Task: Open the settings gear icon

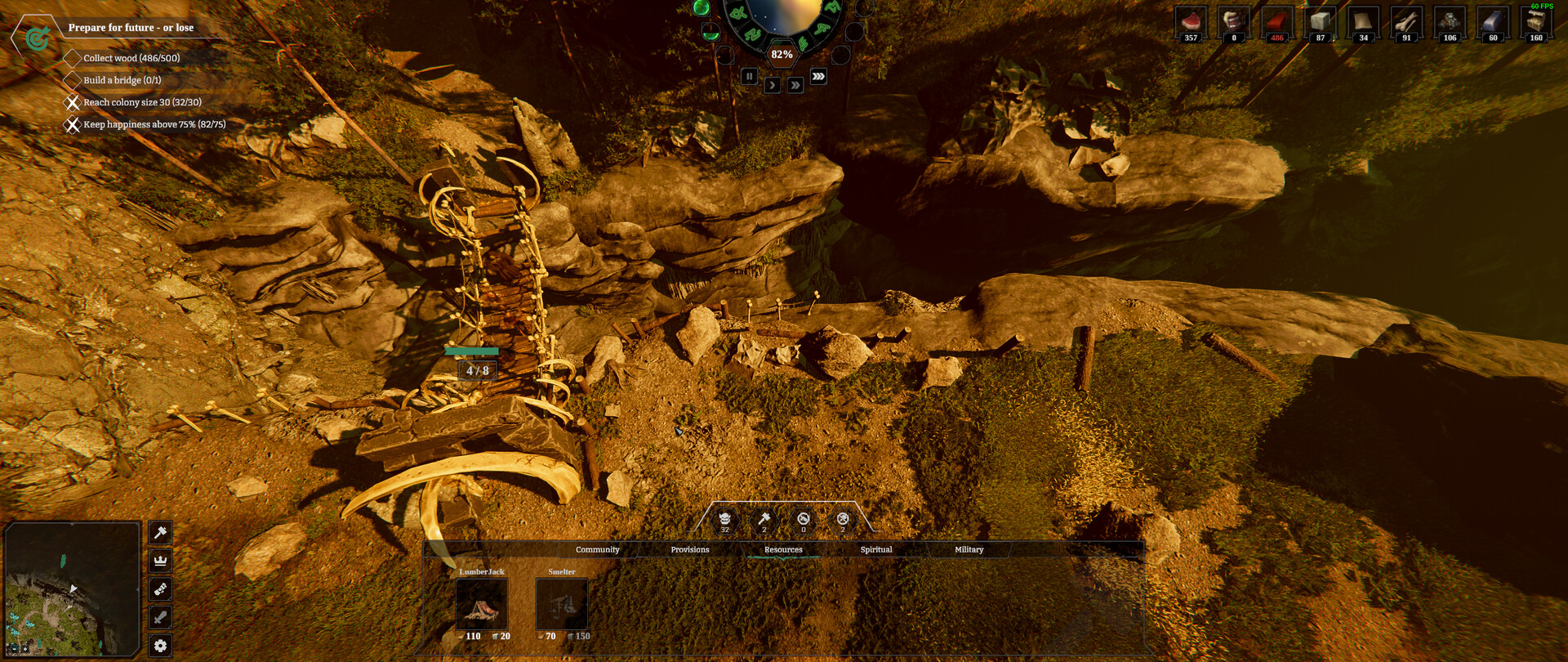Action: pos(160,646)
